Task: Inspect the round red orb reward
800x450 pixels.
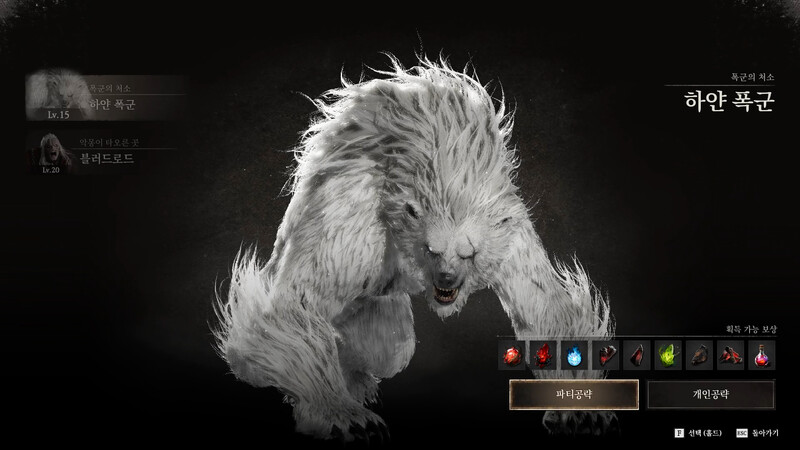Action: click(512, 354)
